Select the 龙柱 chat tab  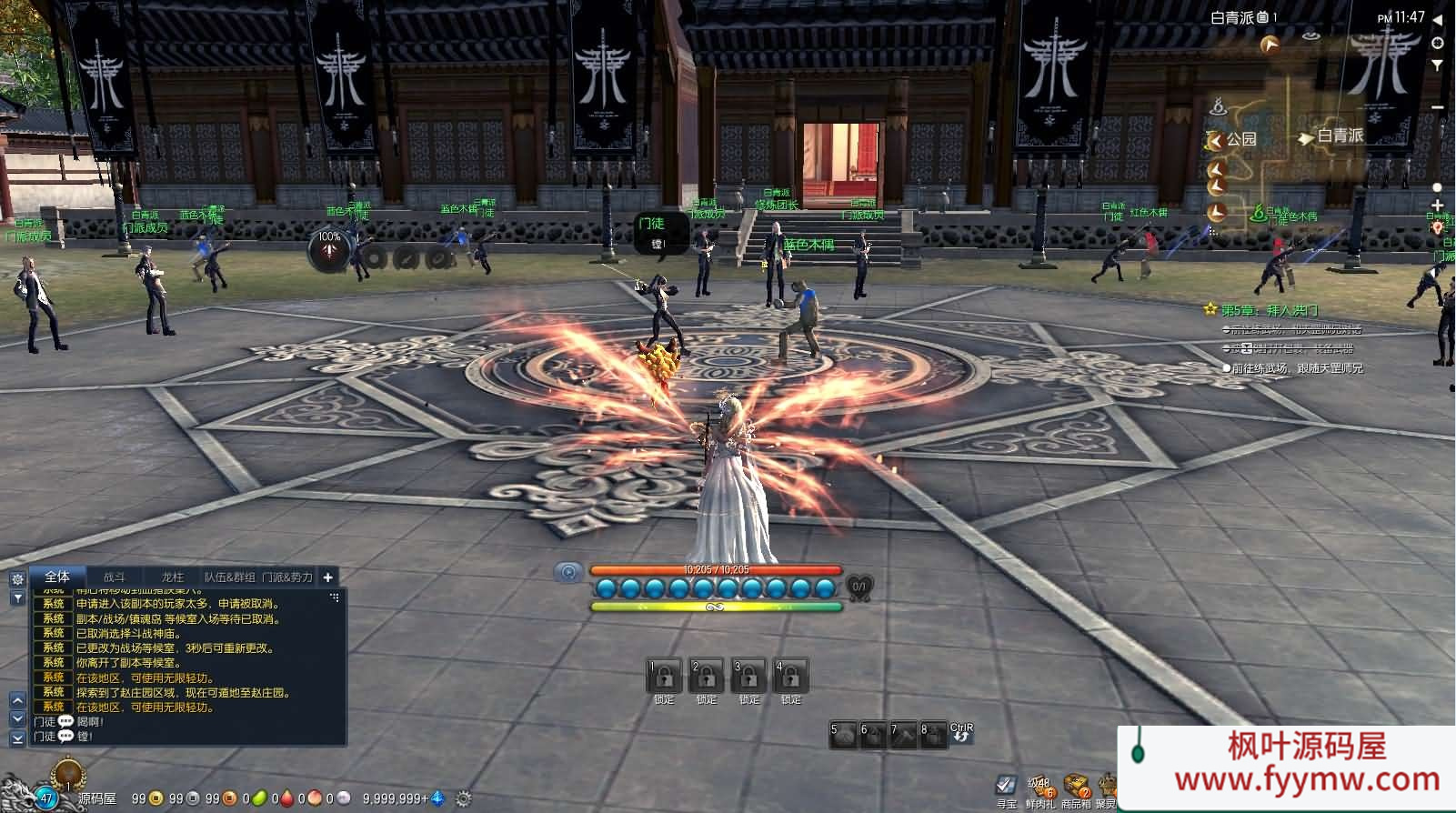tap(172, 577)
